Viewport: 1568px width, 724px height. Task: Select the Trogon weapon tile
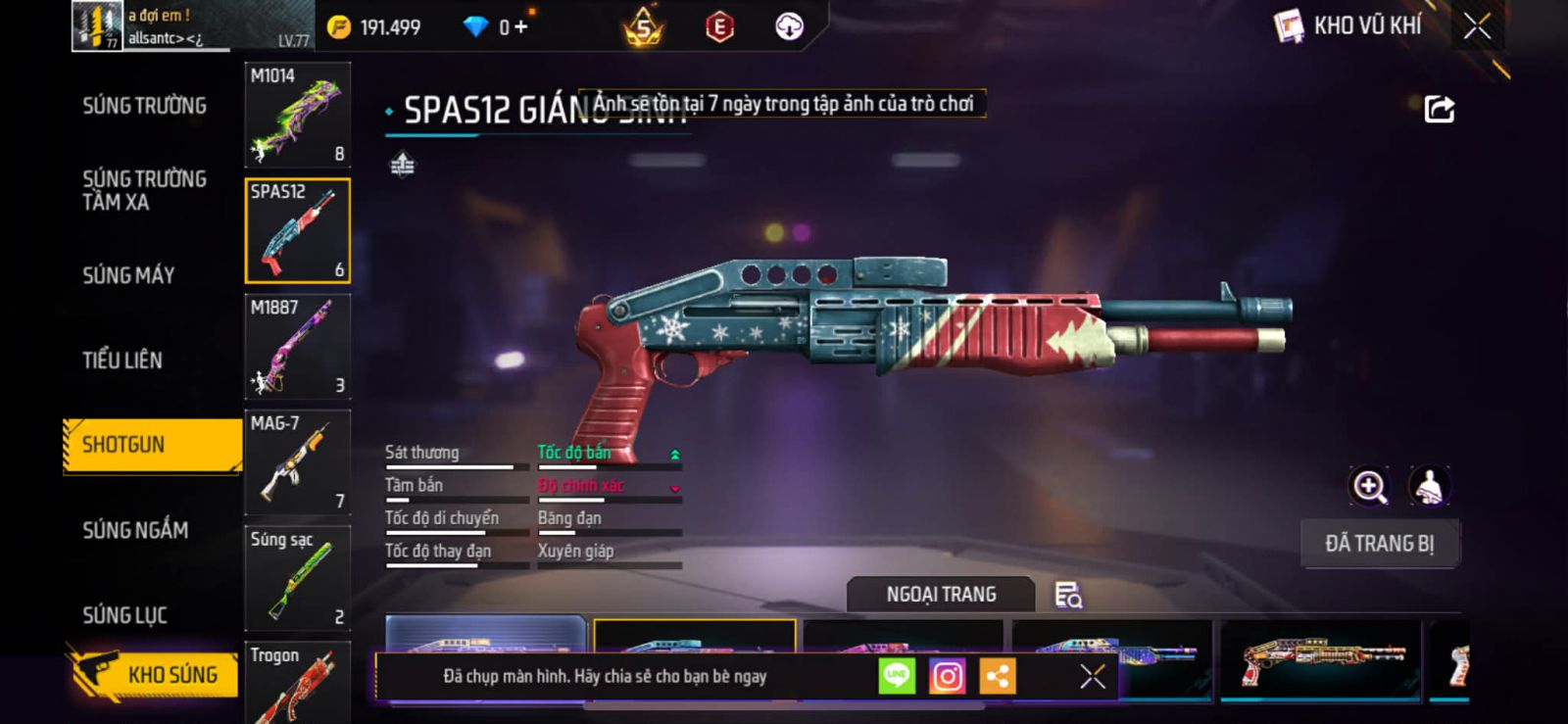click(297, 683)
